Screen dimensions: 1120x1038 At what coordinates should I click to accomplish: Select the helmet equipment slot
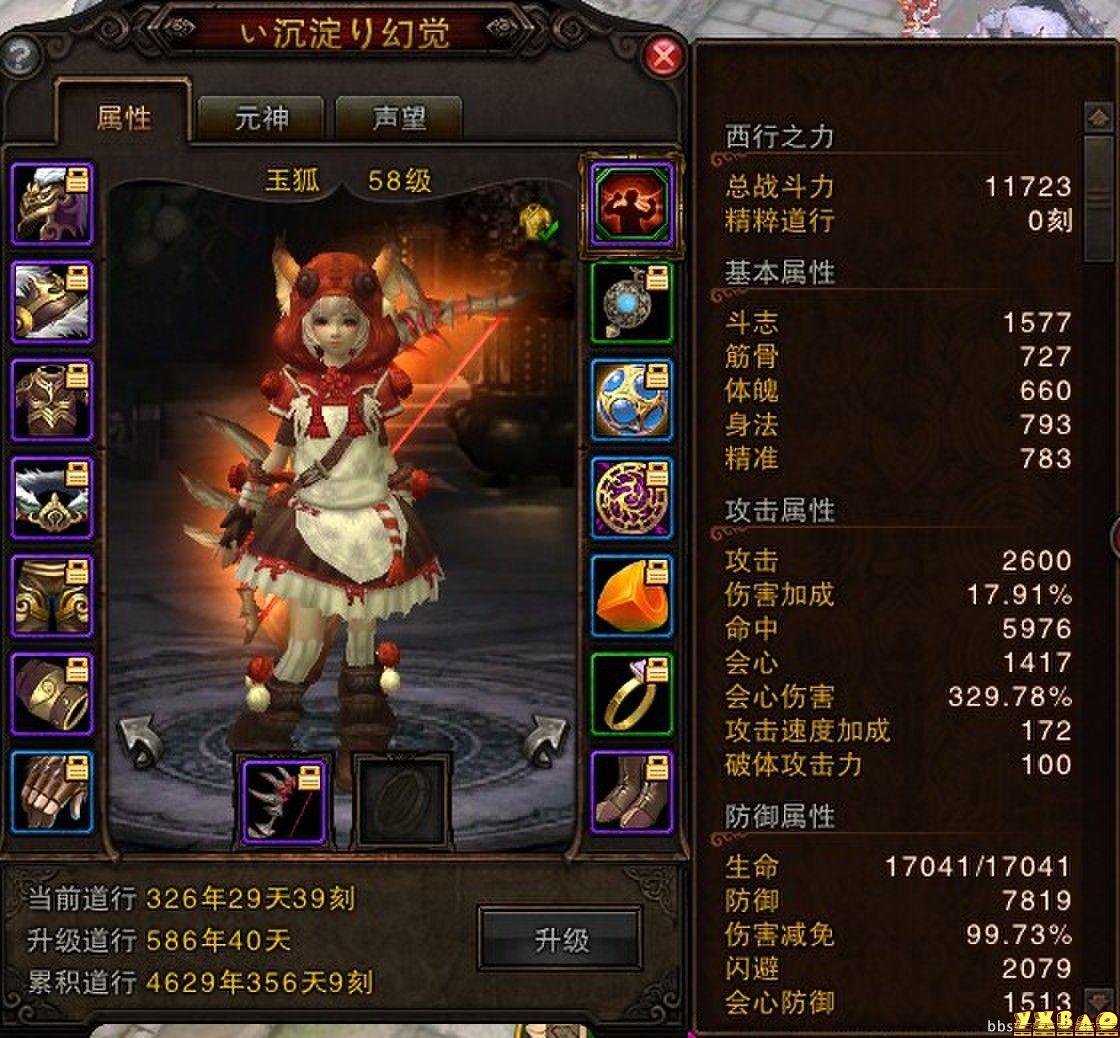click(52, 204)
